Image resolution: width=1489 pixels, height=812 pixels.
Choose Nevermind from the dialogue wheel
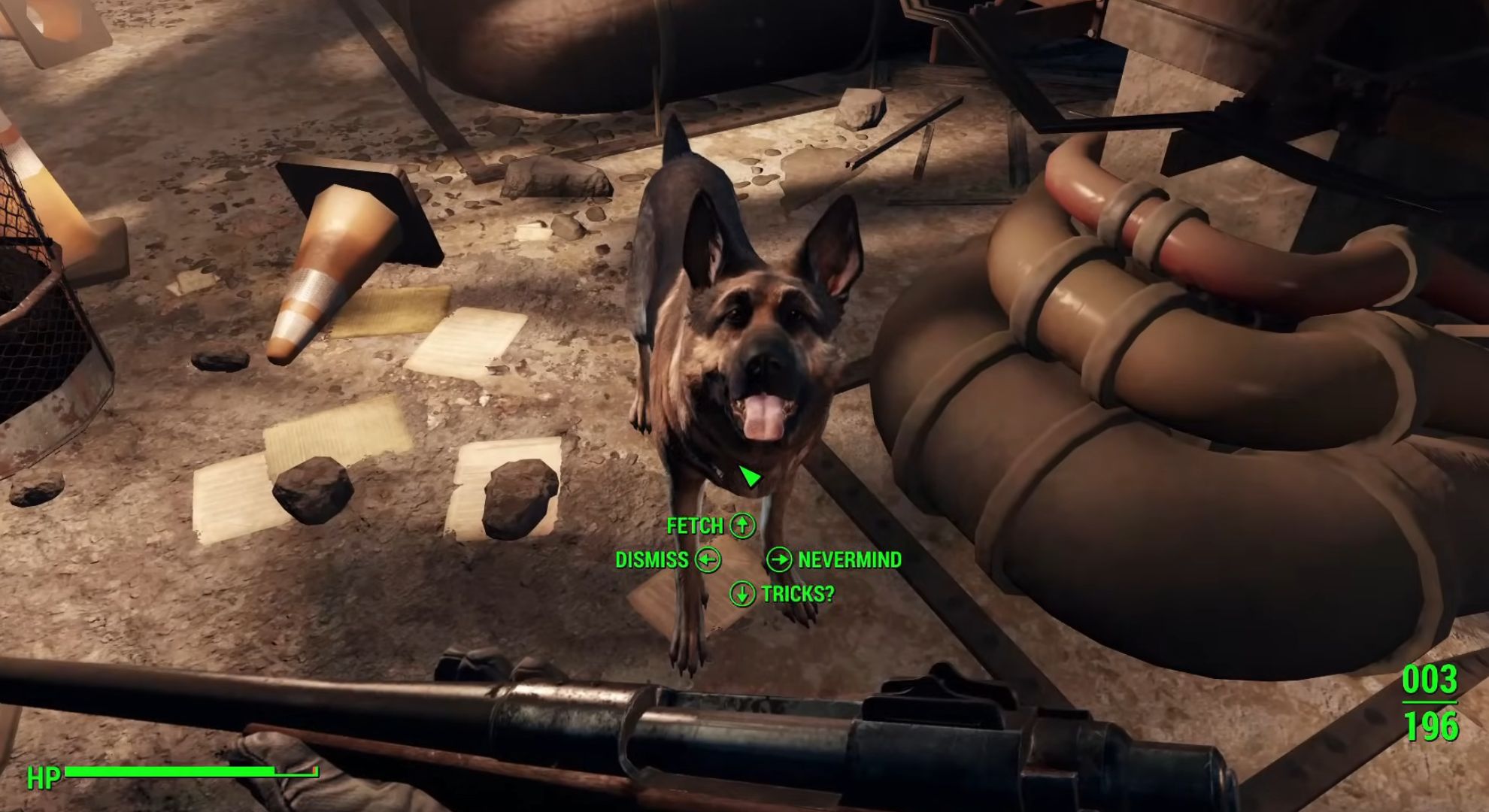851,559
